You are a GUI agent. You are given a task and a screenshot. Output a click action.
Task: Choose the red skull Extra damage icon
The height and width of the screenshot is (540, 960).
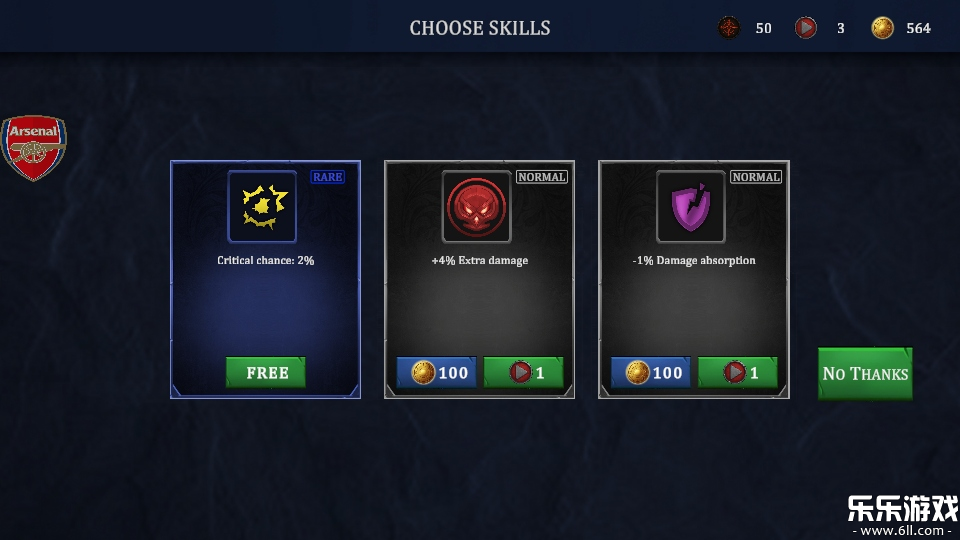476,207
